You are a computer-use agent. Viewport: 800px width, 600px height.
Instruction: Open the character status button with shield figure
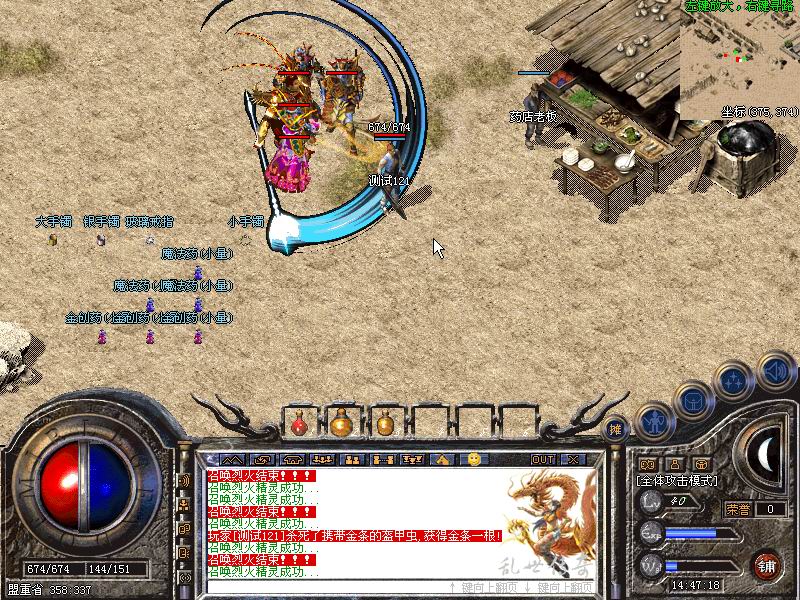pyautogui.click(x=654, y=420)
